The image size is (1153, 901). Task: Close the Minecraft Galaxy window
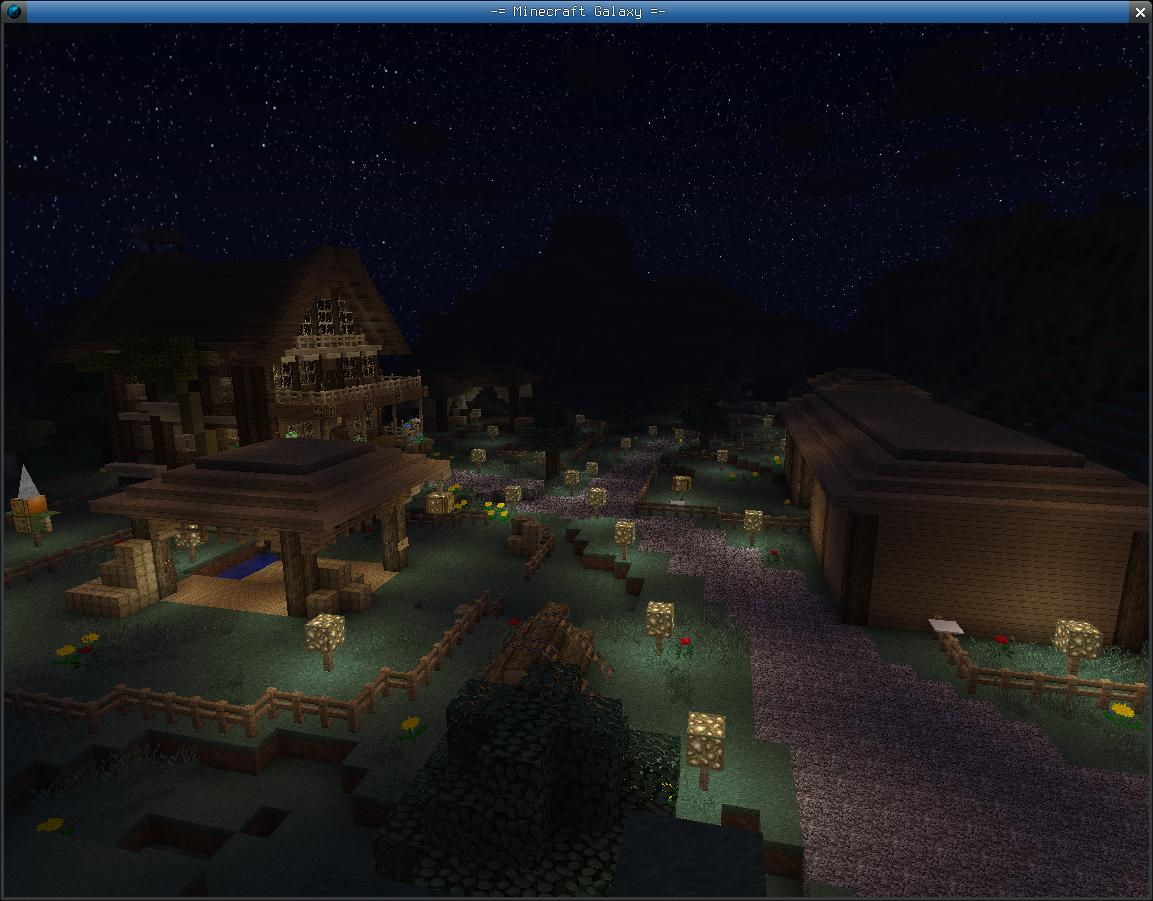click(x=1140, y=12)
